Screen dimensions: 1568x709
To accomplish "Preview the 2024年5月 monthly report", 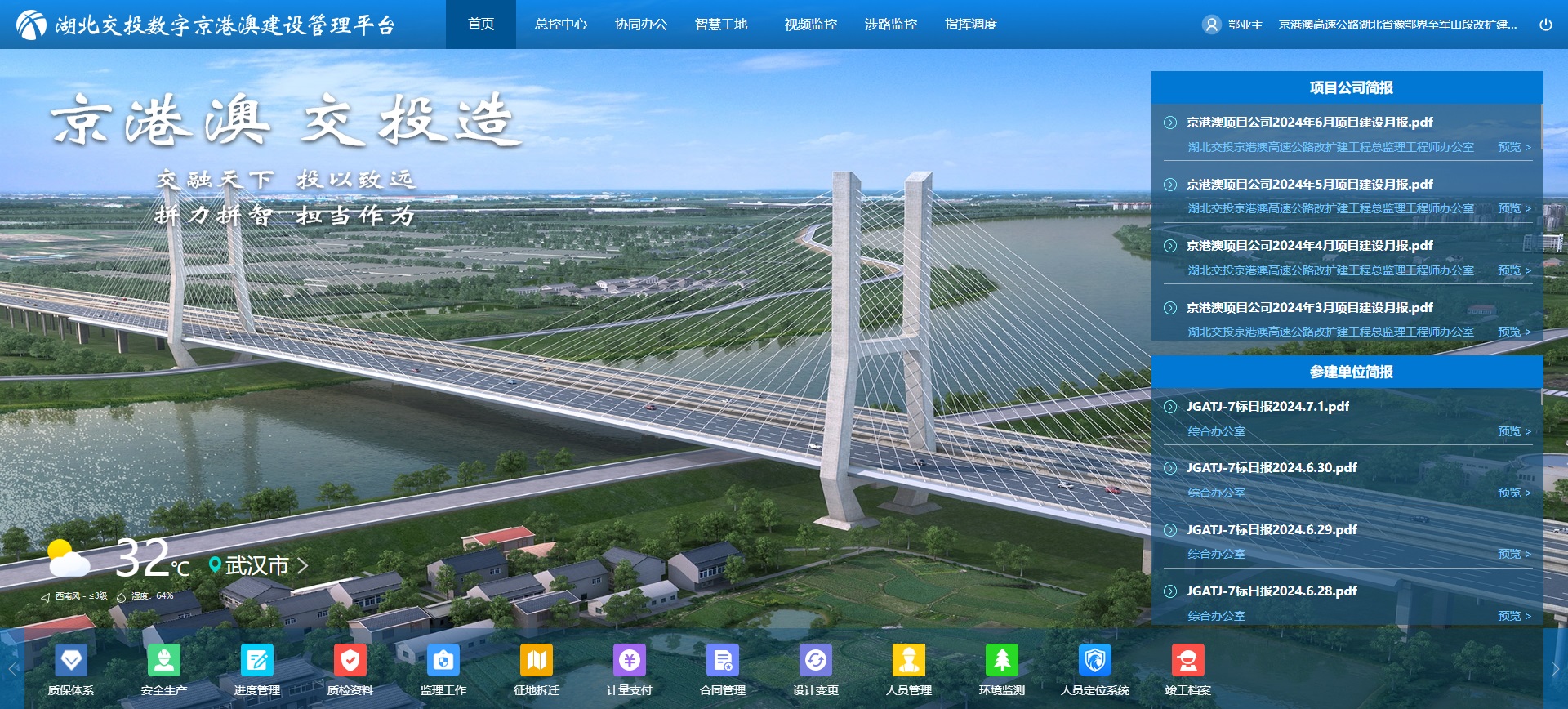I will (1513, 209).
